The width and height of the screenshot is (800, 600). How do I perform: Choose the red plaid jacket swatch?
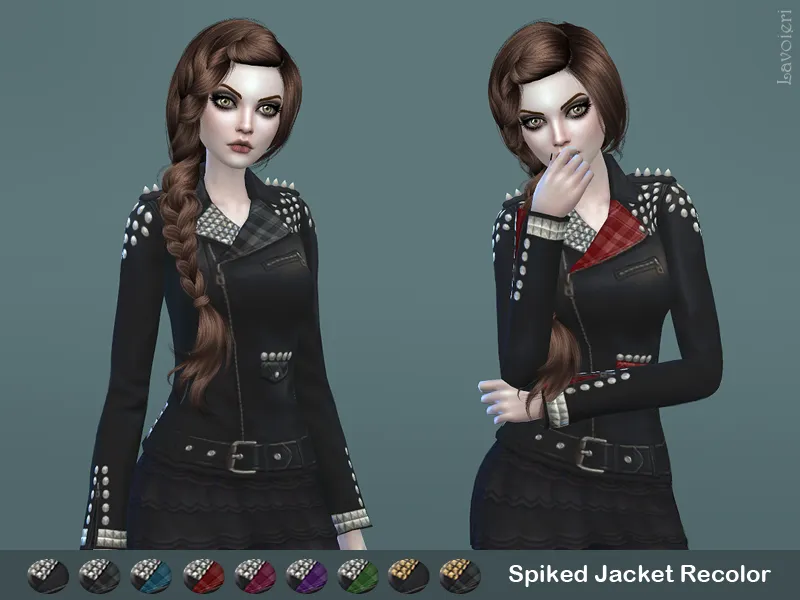pos(202,575)
